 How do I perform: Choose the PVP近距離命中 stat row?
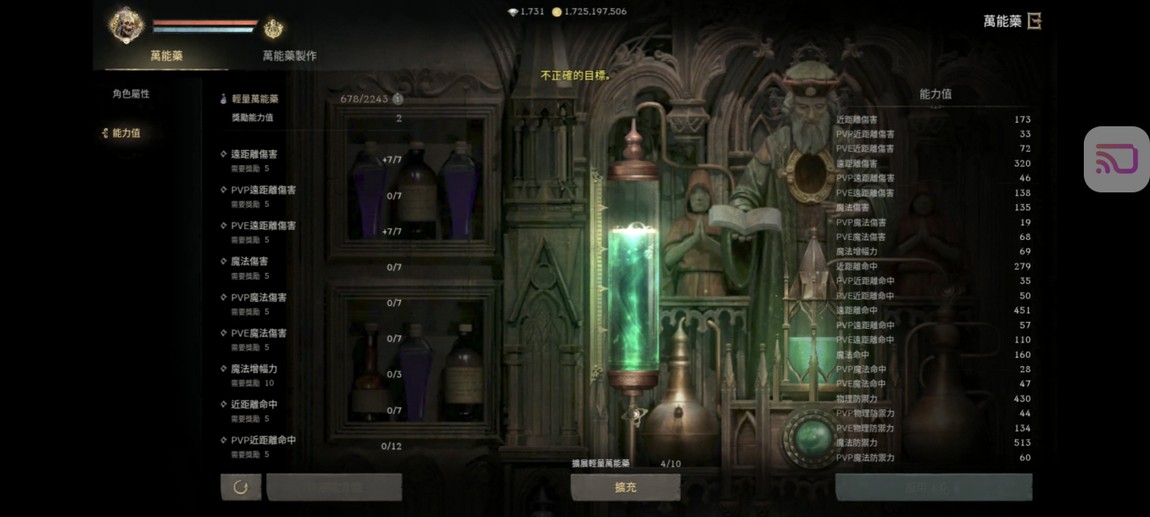[263, 441]
